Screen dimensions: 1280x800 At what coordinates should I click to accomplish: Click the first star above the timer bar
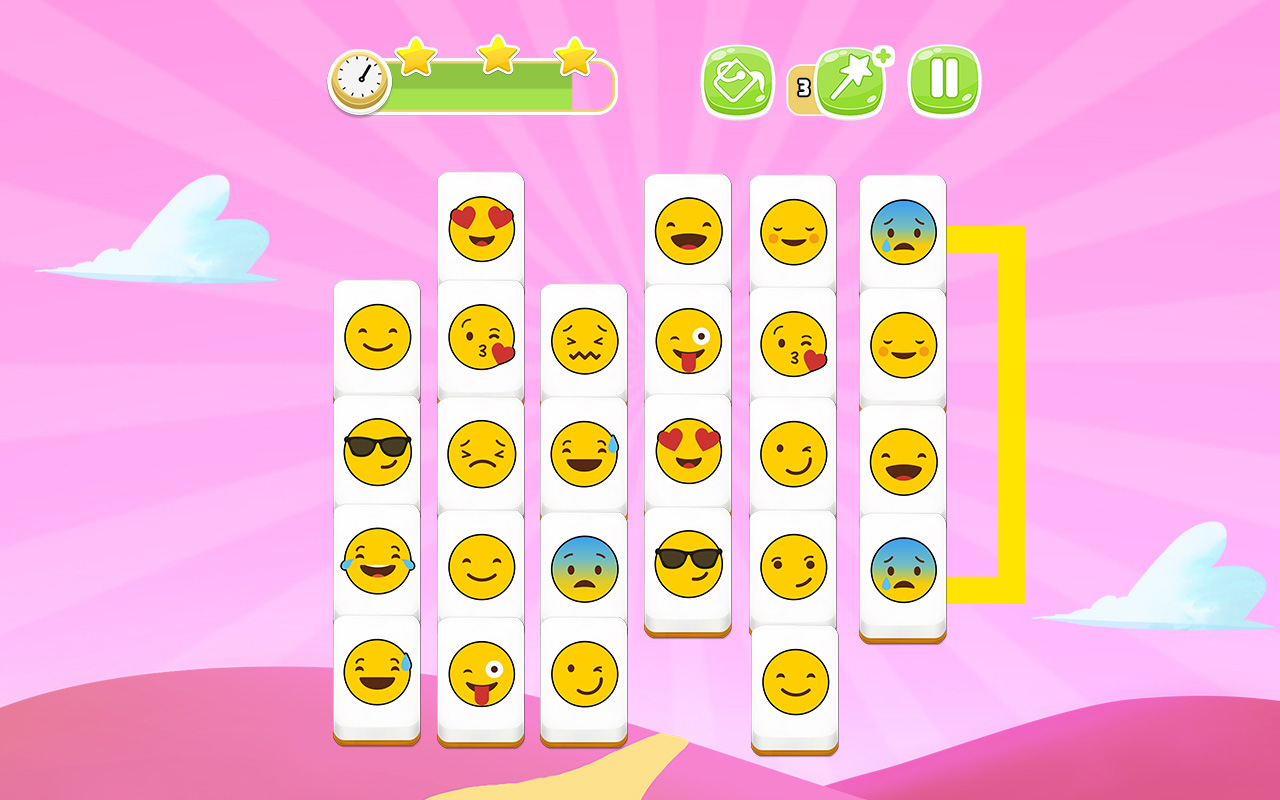(416, 60)
